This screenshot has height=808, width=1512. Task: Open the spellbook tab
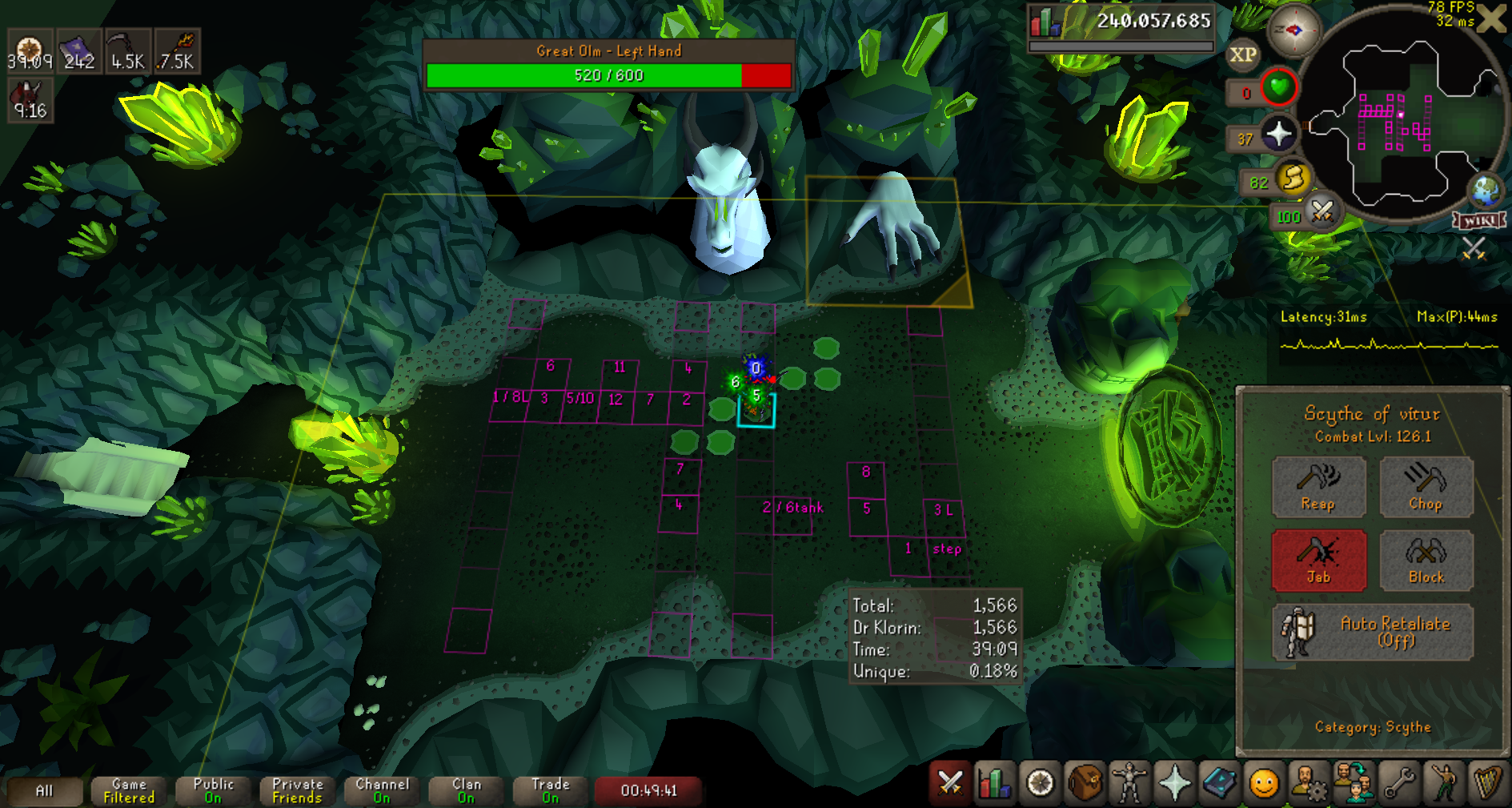coord(1219,782)
